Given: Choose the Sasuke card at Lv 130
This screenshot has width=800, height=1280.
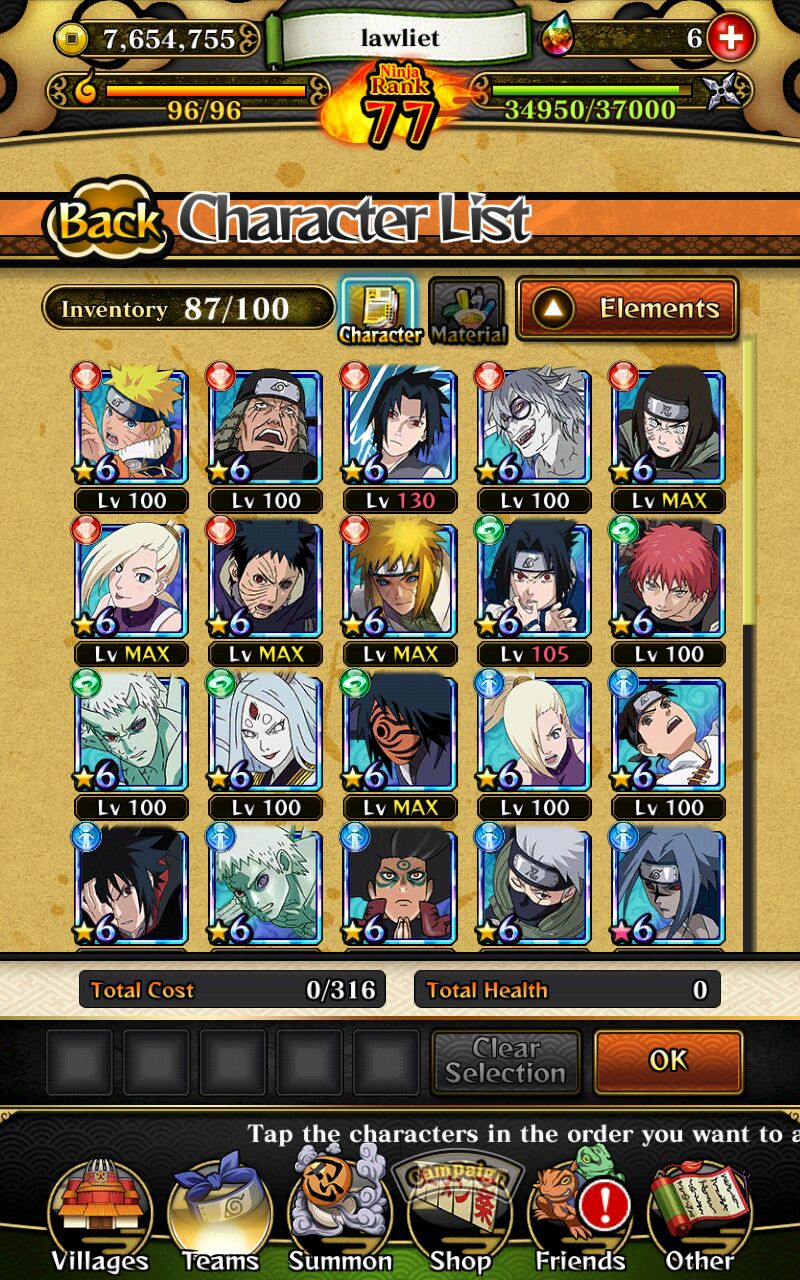Looking at the screenshot, I should click(x=400, y=426).
